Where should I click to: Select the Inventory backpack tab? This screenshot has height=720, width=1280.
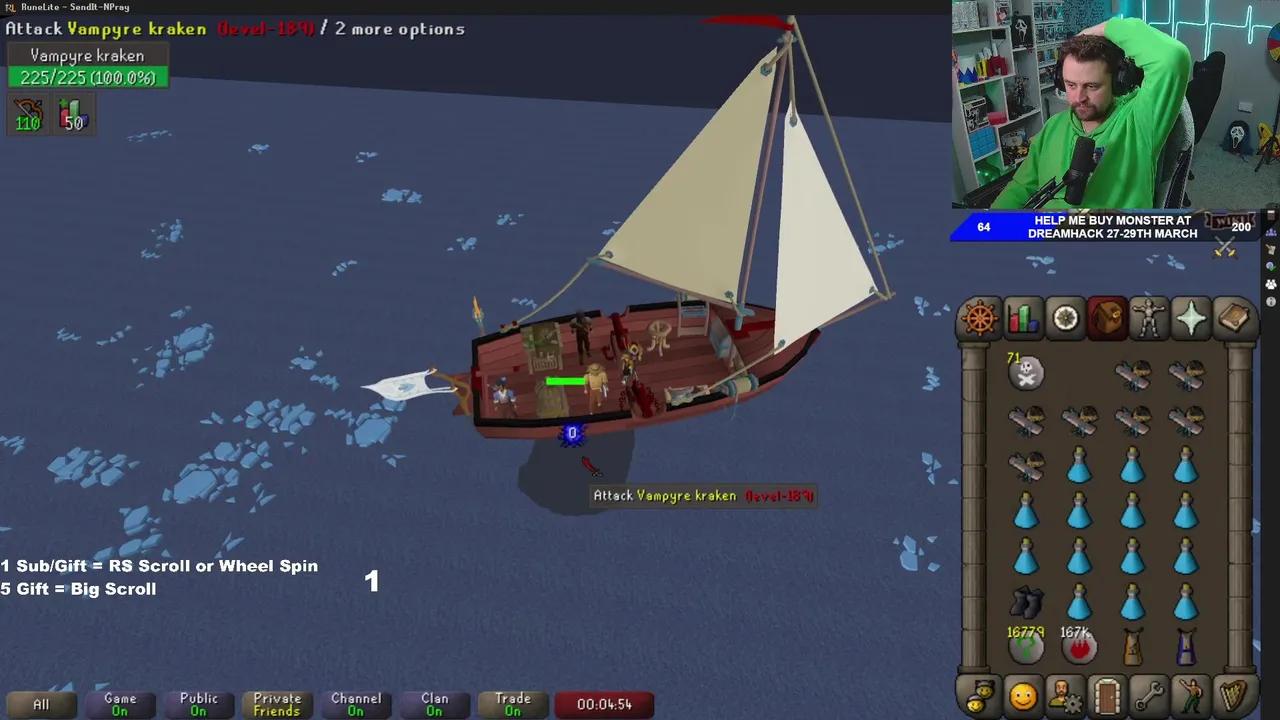point(1107,318)
